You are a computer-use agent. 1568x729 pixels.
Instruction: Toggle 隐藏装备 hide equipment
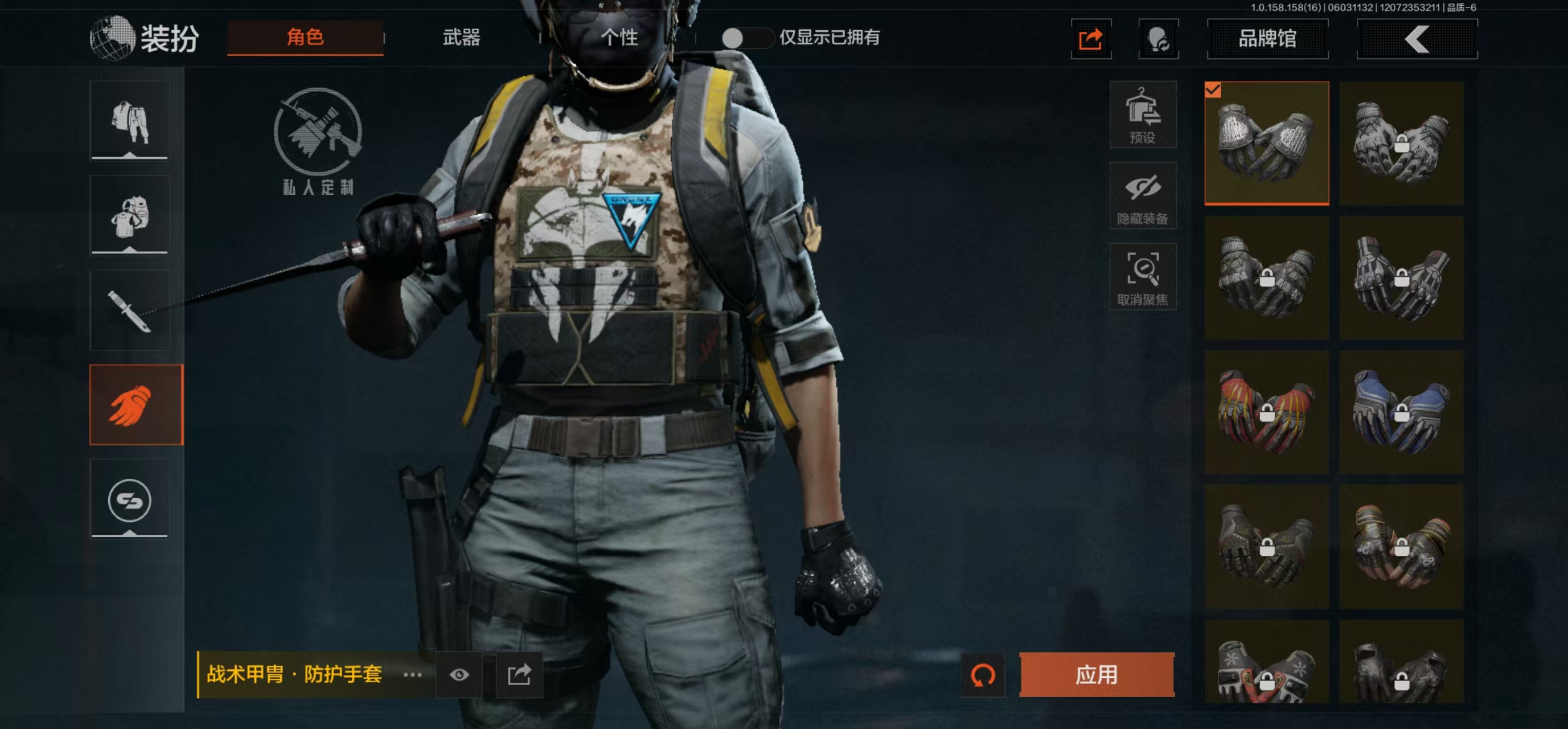(x=1142, y=196)
